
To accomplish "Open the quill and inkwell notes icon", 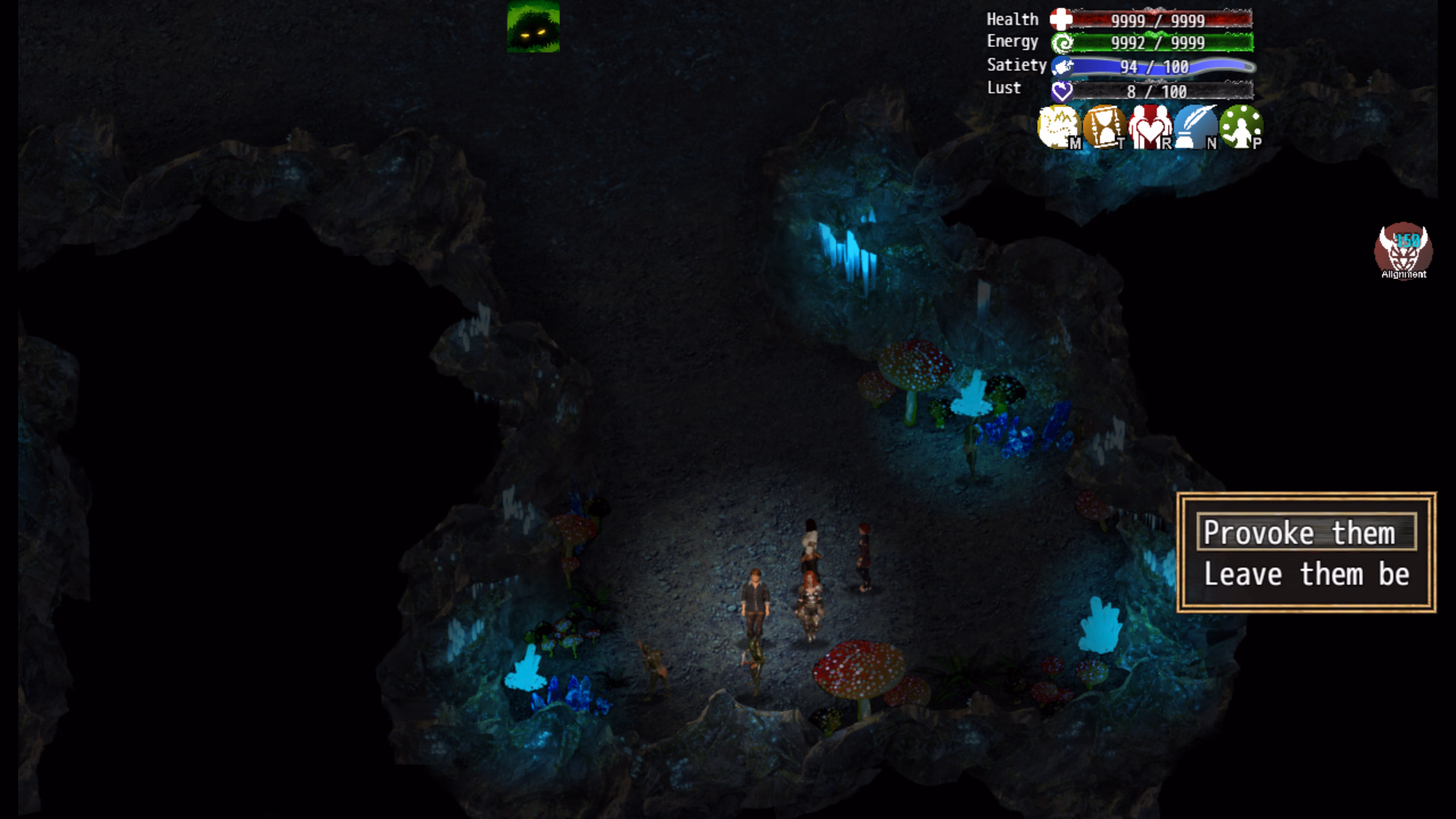I will click(x=1195, y=127).
